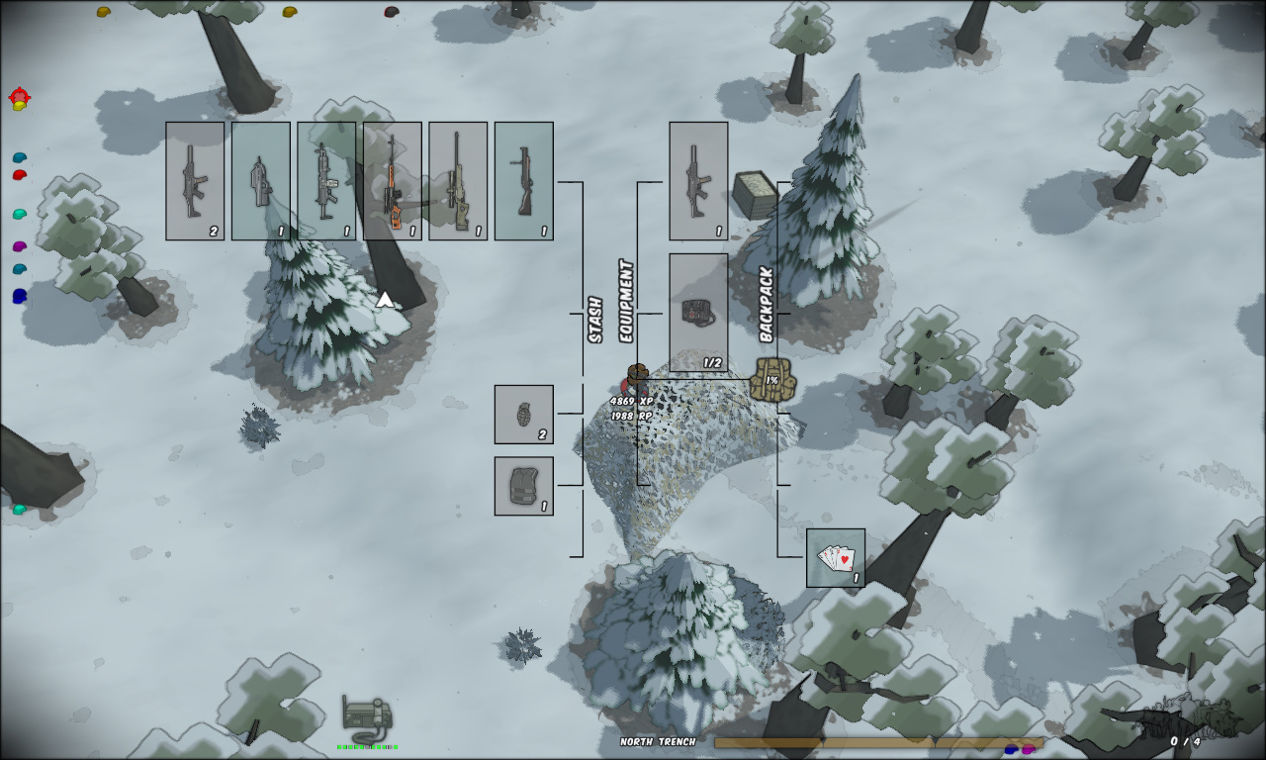Select the armor vest stash slot
Image resolution: width=1266 pixels, height=760 pixels.
[x=524, y=486]
